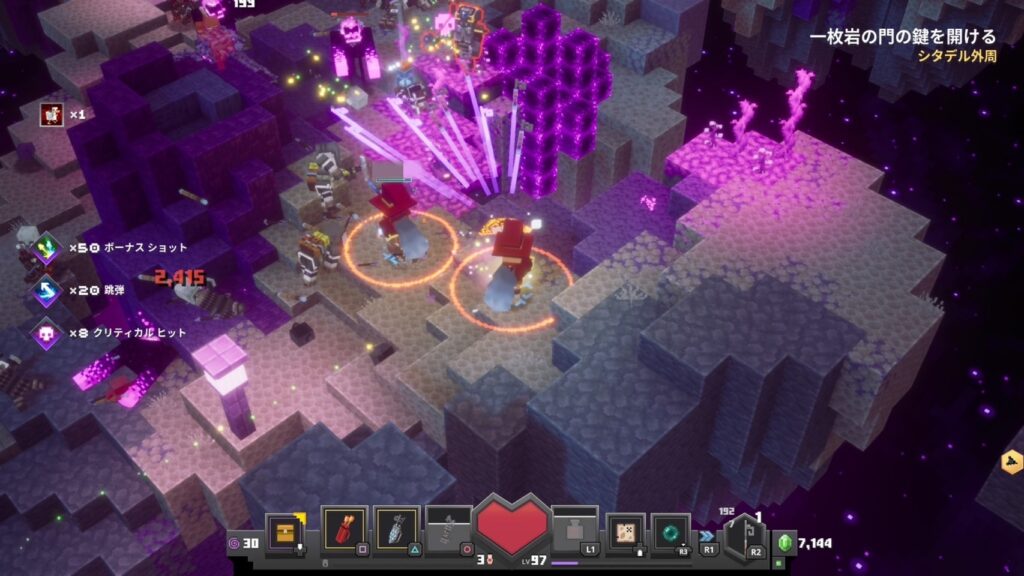Click the red heart health potion
1024x576 pixels.
513,527
